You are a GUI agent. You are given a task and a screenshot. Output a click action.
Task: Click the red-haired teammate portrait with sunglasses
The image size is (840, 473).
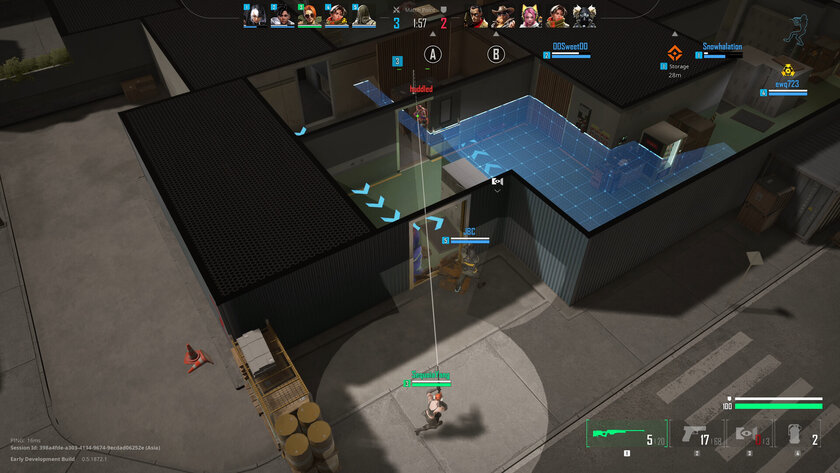(307, 15)
